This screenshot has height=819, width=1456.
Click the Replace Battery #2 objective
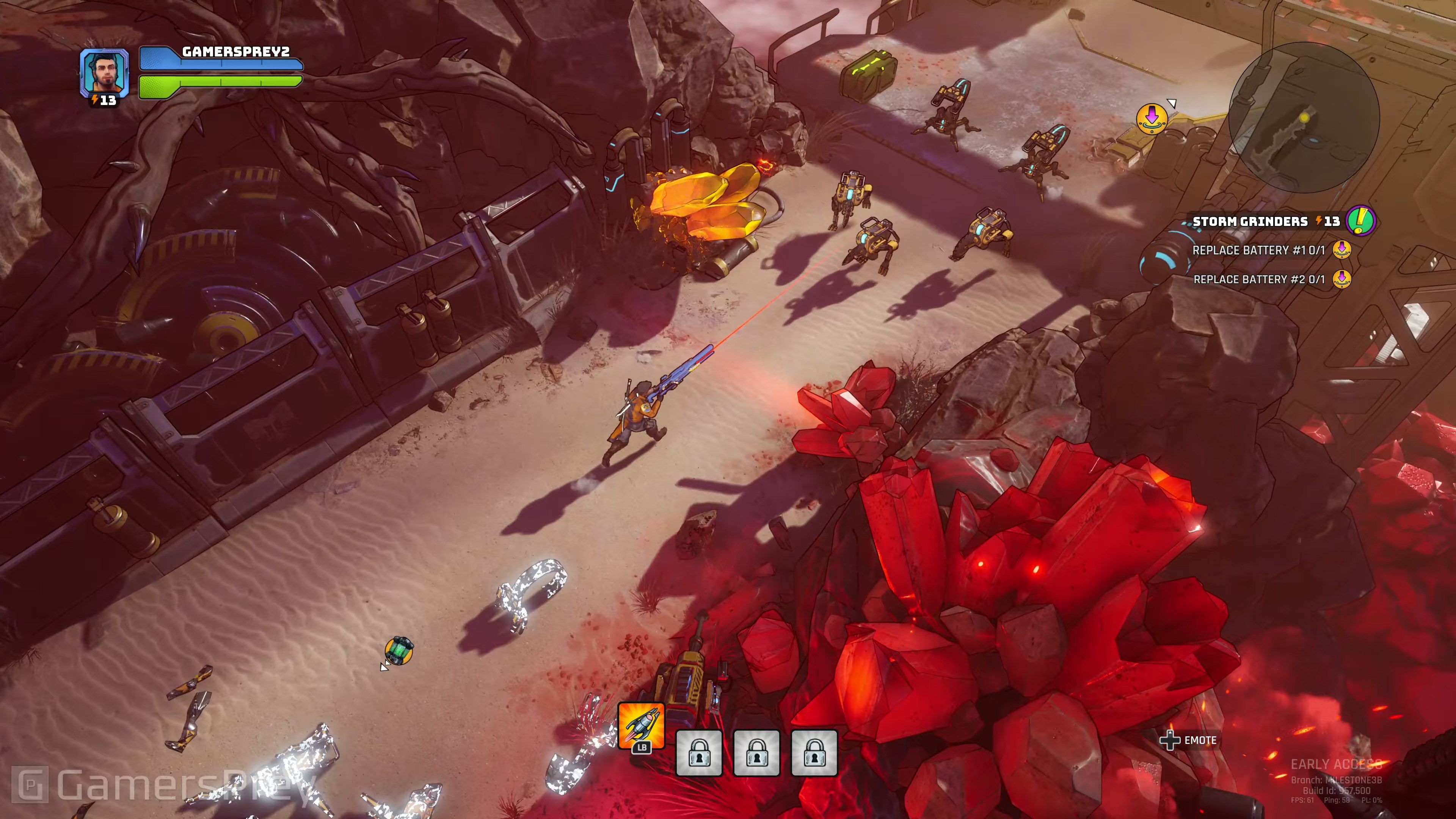click(1259, 279)
